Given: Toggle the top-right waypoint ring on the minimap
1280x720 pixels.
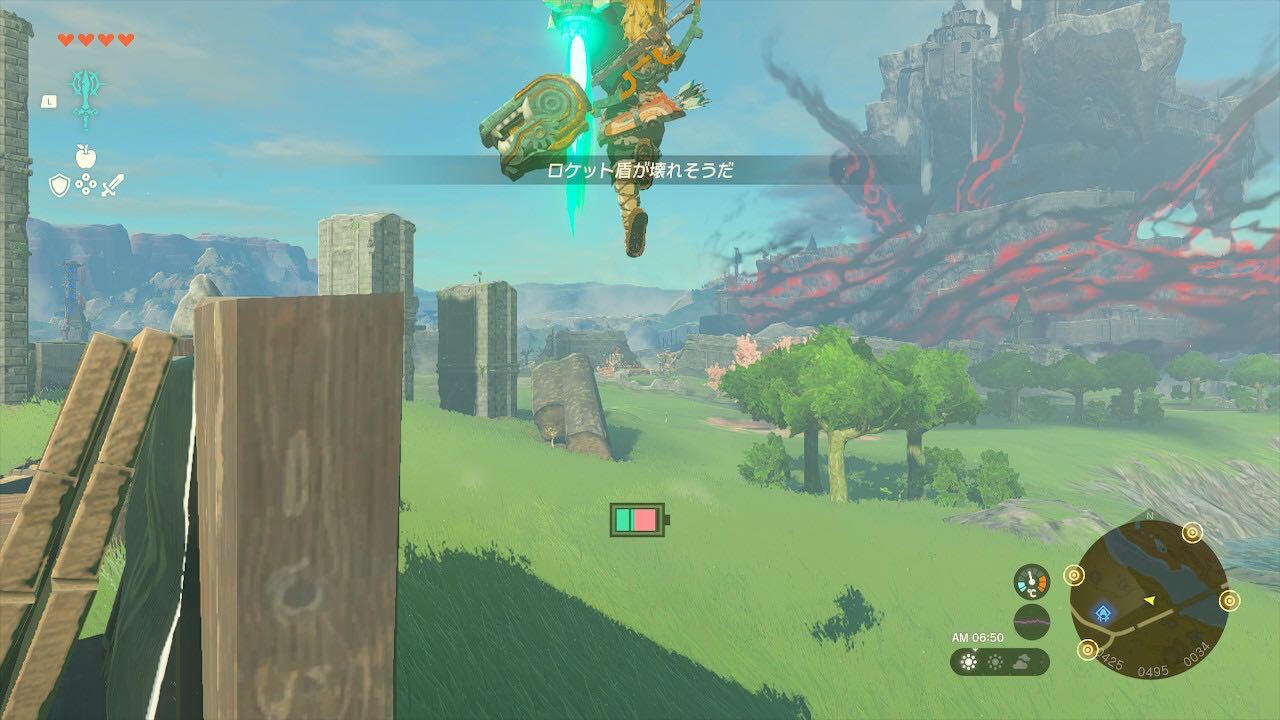Looking at the screenshot, I should [1192, 533].
